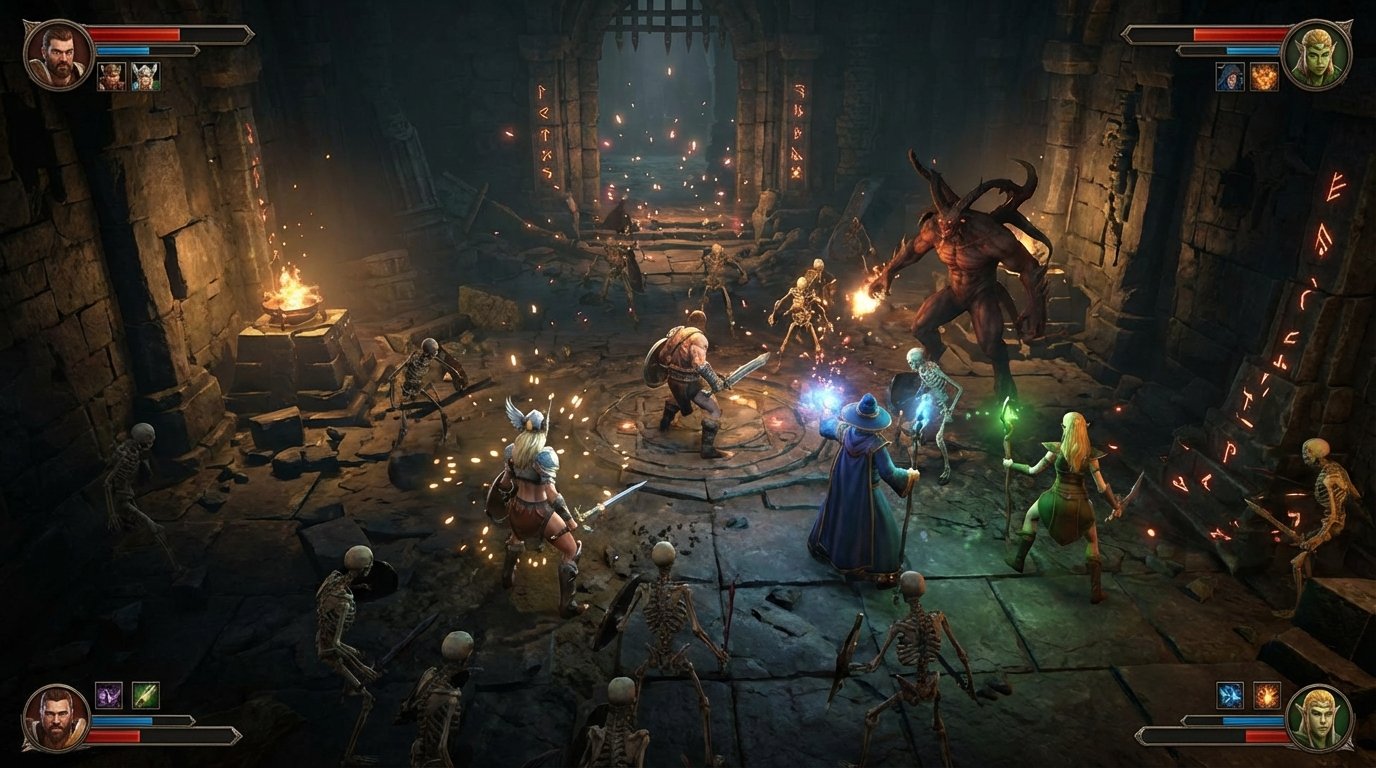The width and height of the screenshot is (1376, 768).
Task: Select the winged-helm valkyrie companion icon
Action: click(x=145, y=76)
